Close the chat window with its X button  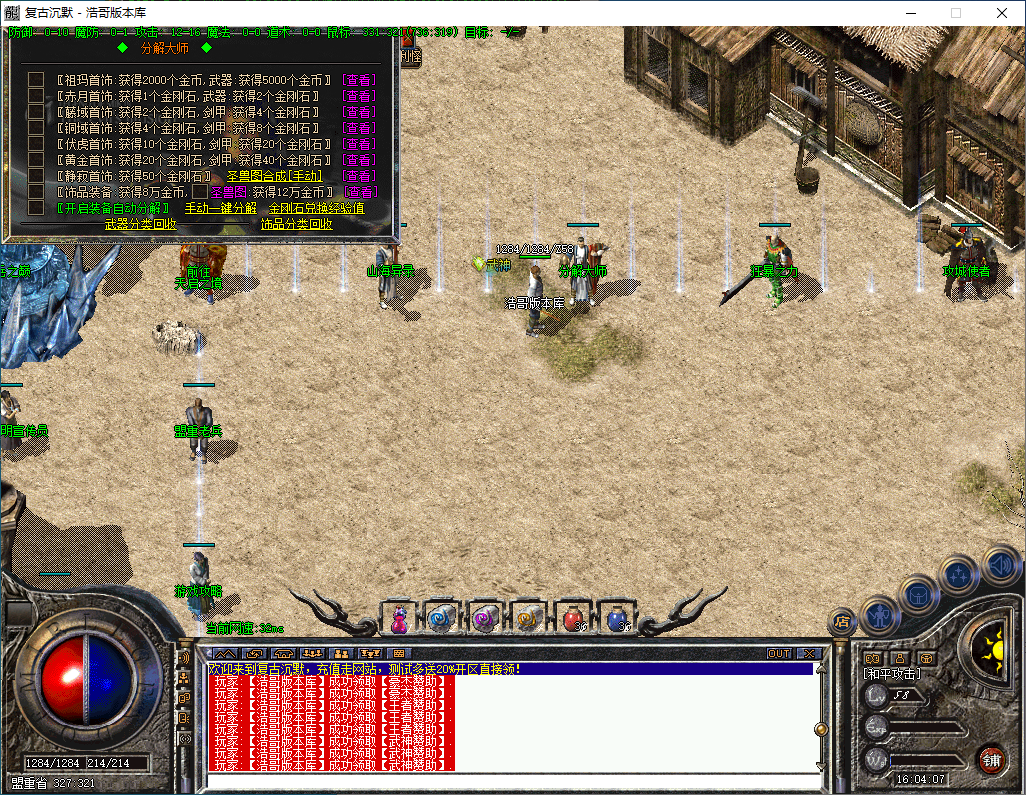(x=808, y=654)
